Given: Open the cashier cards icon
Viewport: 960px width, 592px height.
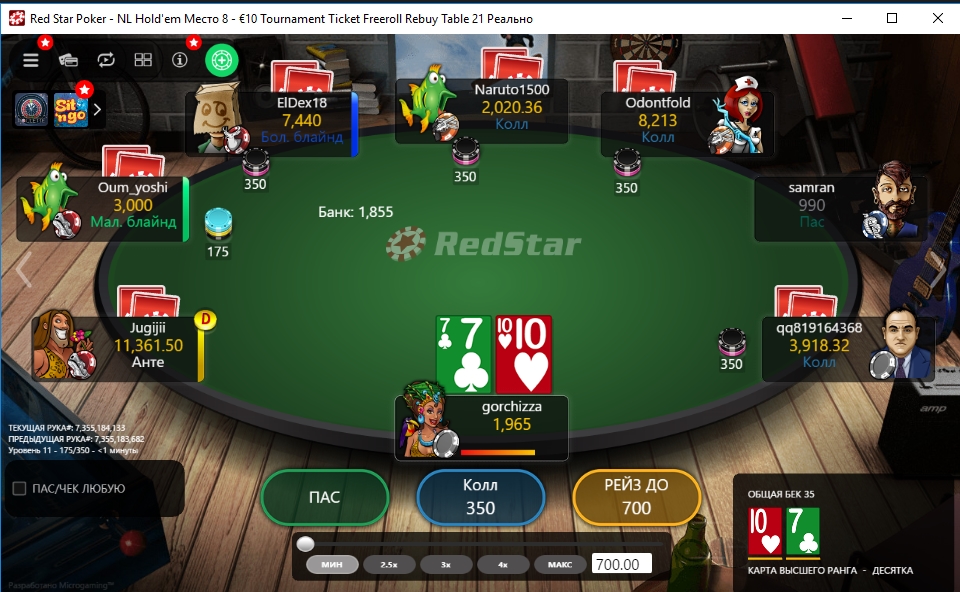Looking at the screenshot, I should click(x=68, y=60).
